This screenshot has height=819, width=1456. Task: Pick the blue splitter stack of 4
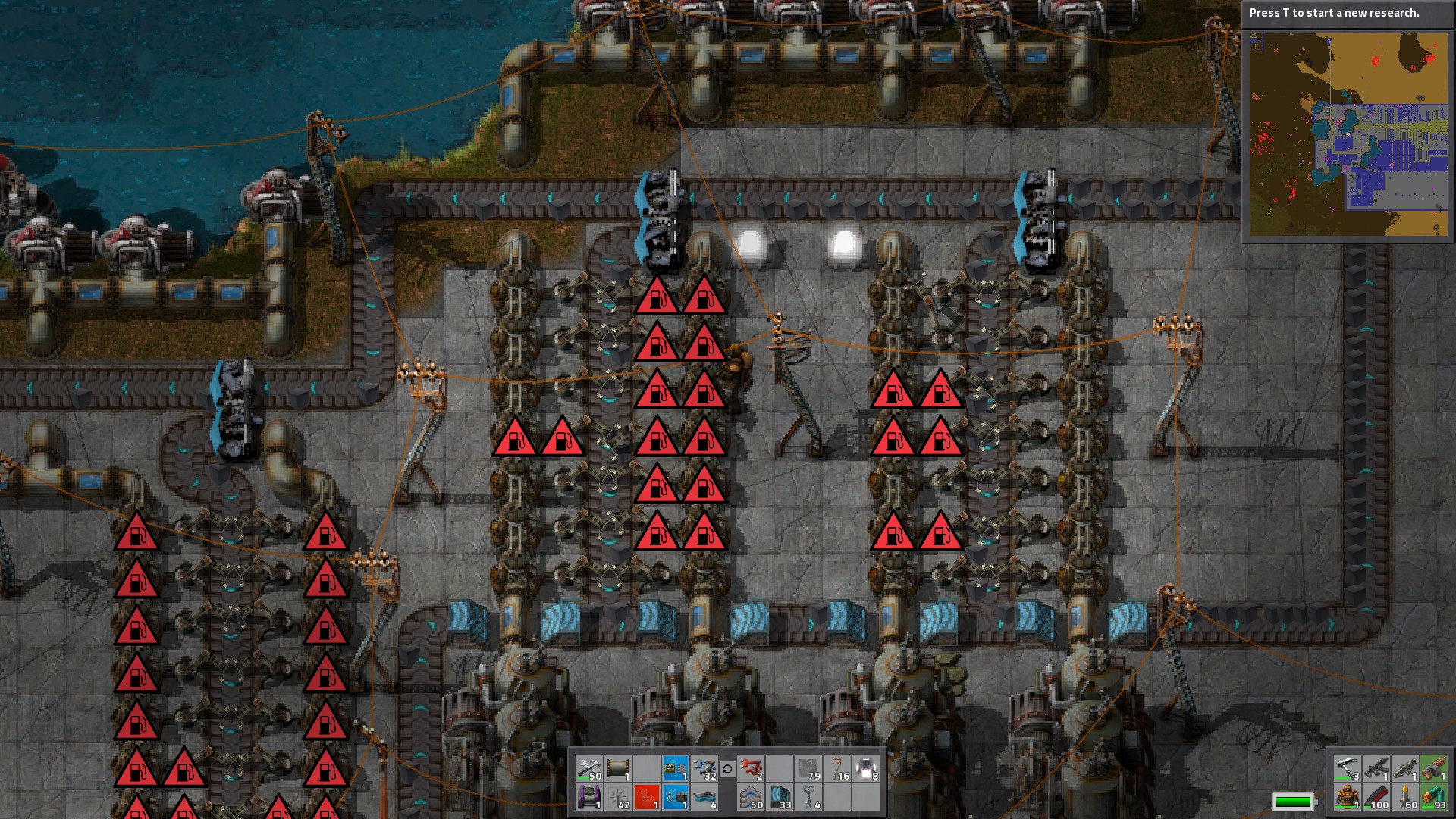coord(704,797)
